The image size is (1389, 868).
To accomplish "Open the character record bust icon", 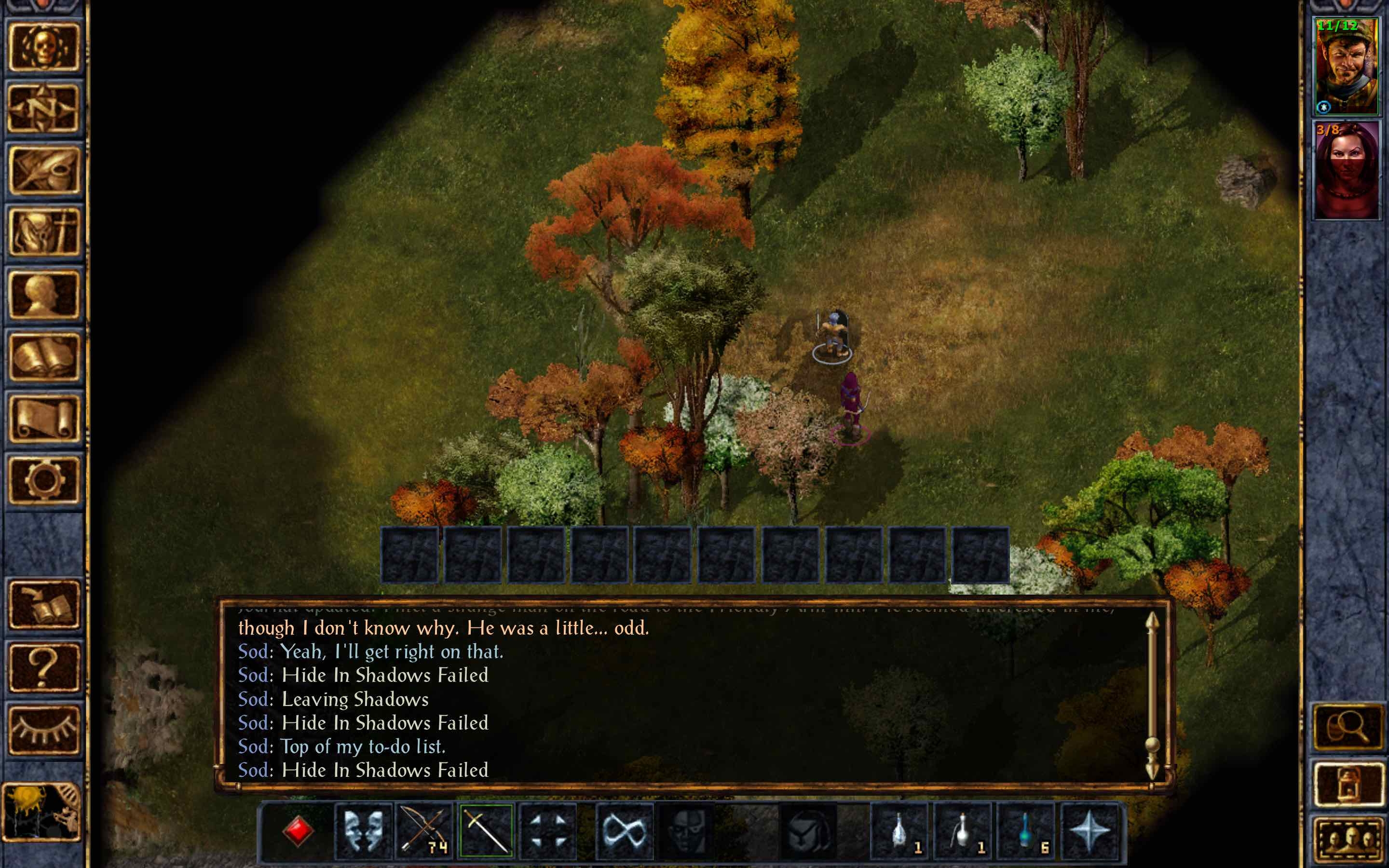I will (x=43, y=295).
